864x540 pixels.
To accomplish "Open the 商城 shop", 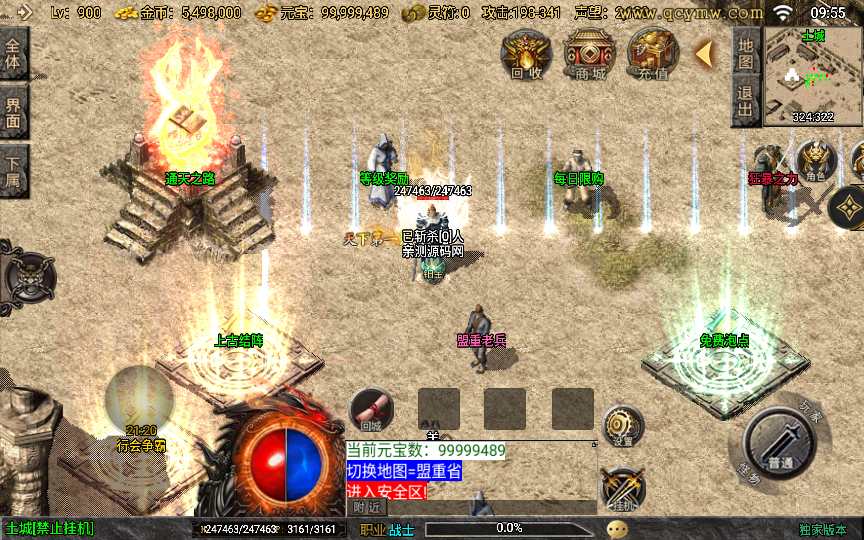I will [x=590, y=53].
